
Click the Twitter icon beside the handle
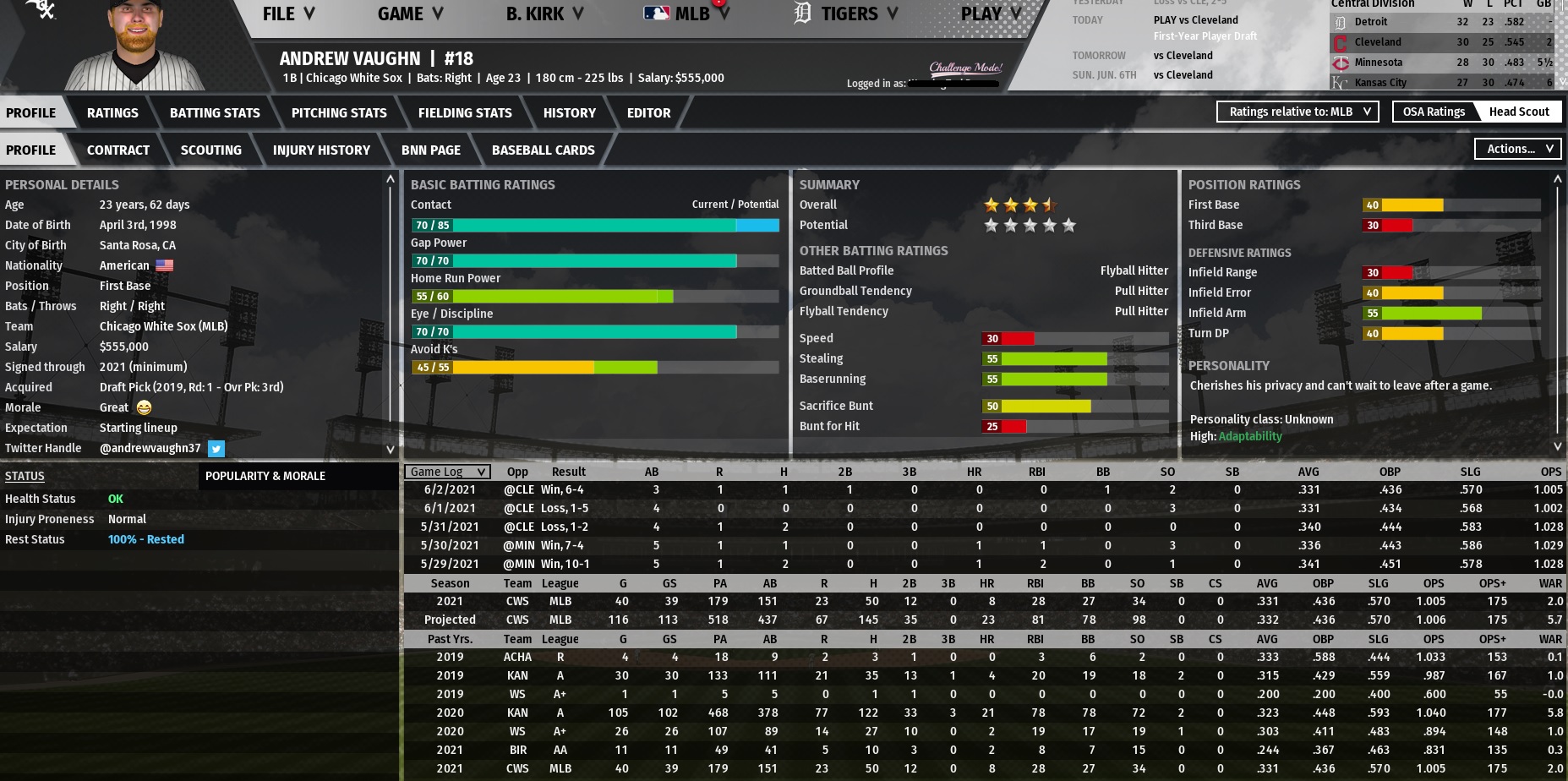pyautogui.click(x=216, y=449)
